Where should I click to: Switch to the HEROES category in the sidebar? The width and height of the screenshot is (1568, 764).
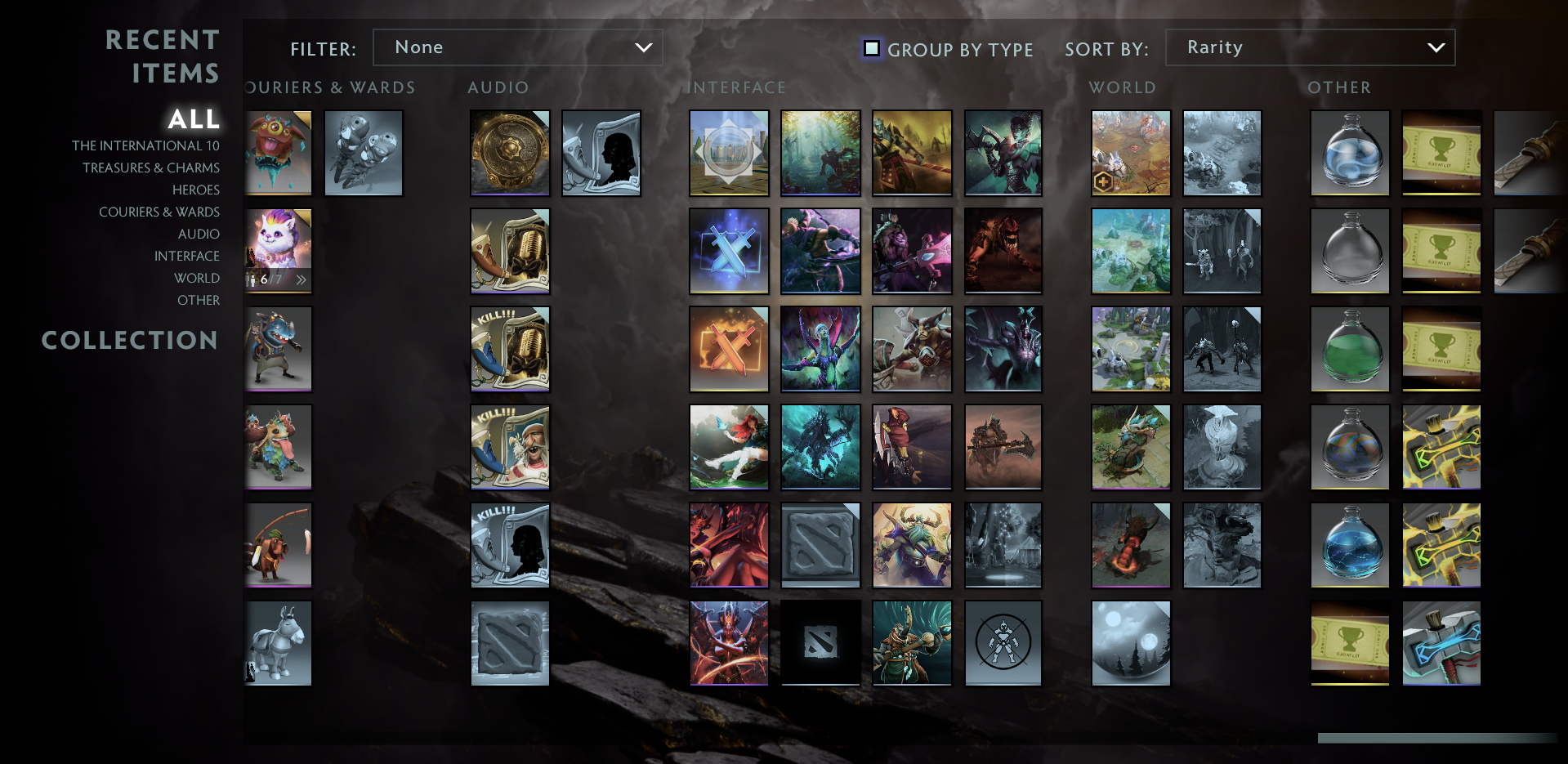click(195, 190)
